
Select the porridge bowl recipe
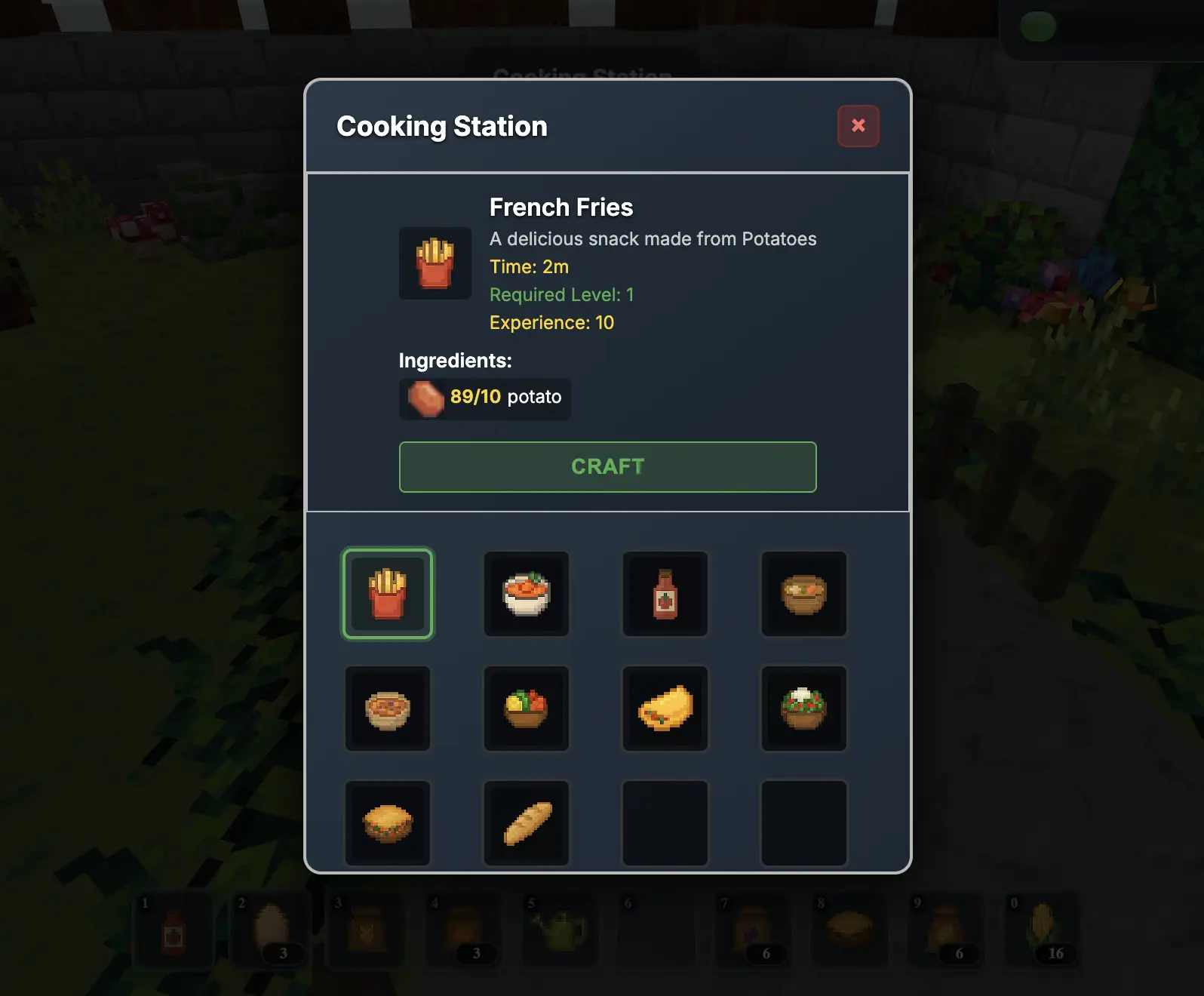click(x=387, y=709)
